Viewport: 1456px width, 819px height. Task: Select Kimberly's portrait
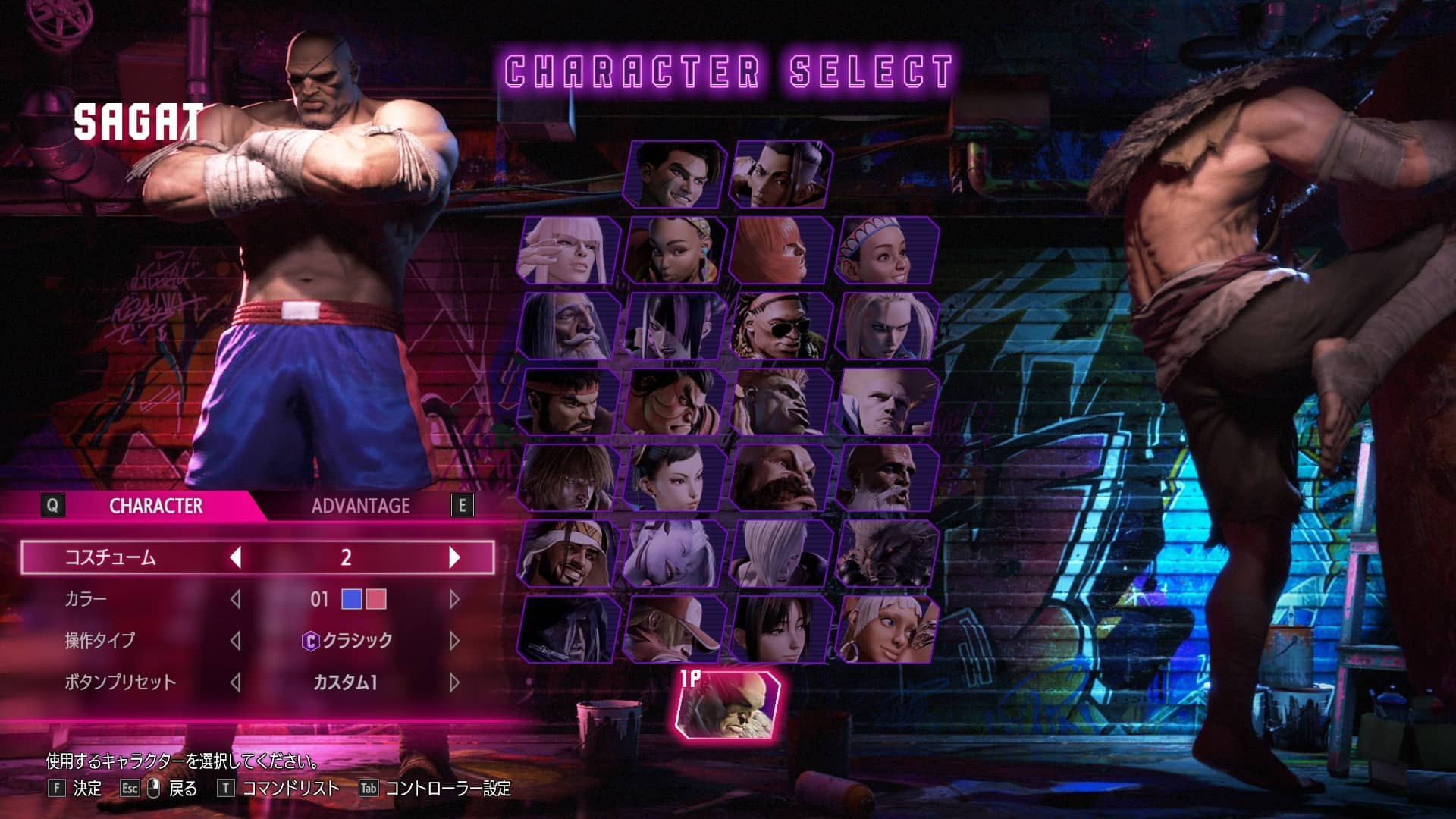click(674, 250)
